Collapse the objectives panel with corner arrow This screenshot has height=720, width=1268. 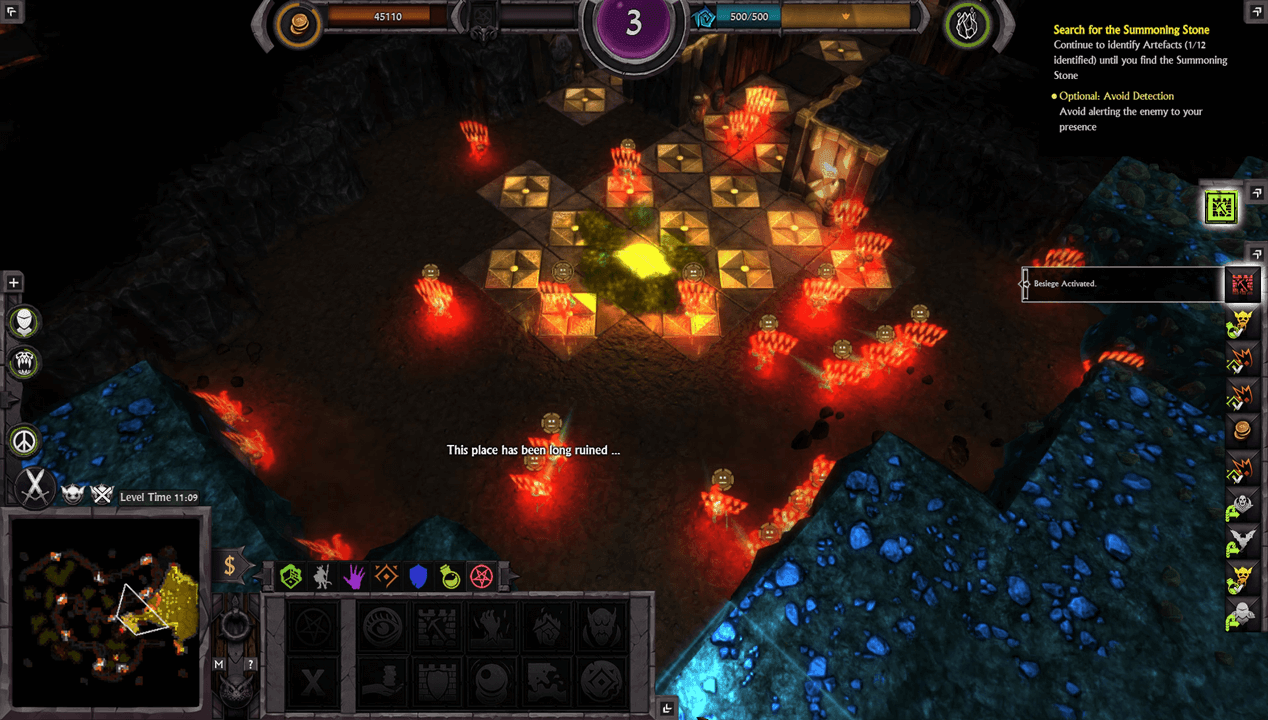pyautogui.click(x=1256, y=11)
